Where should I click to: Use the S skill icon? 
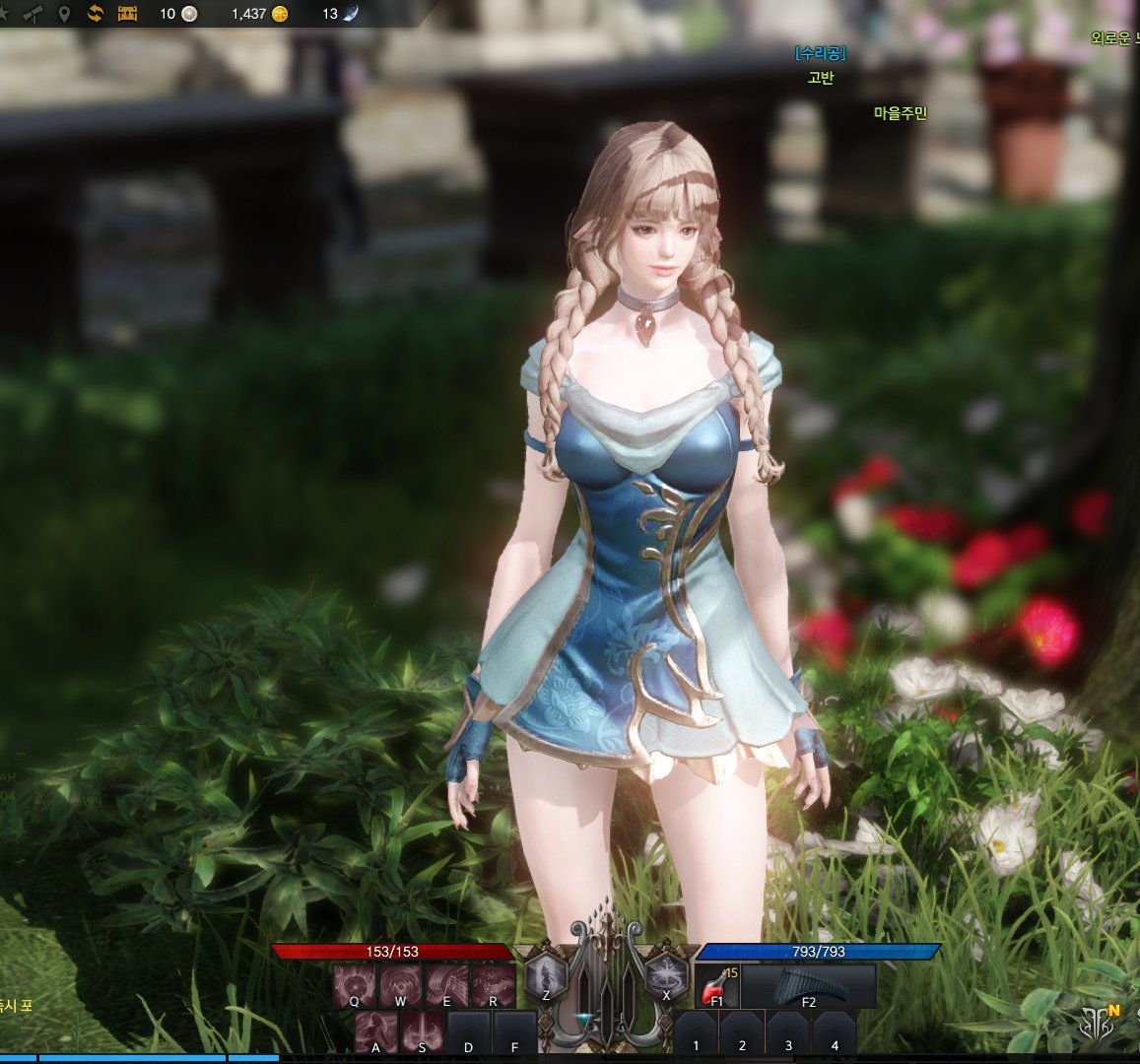pos(423,1032)
